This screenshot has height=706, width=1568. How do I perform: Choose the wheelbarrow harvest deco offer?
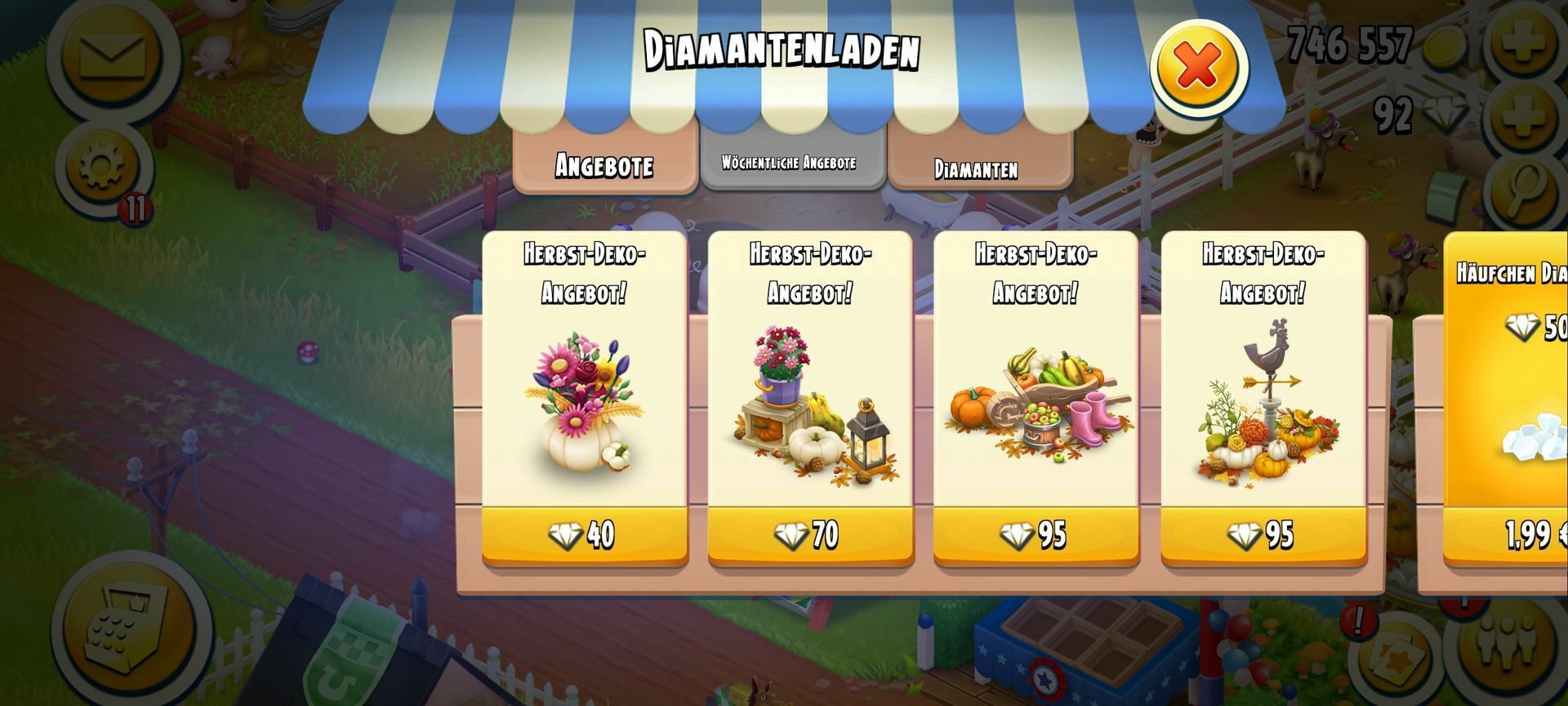pyautogui.click(x=1036, y=535)
